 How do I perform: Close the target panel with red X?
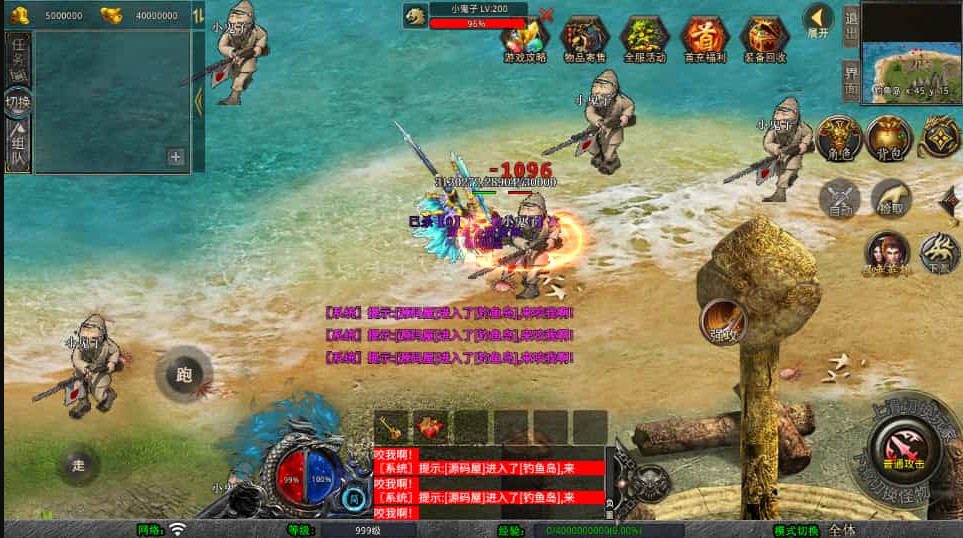546,14
